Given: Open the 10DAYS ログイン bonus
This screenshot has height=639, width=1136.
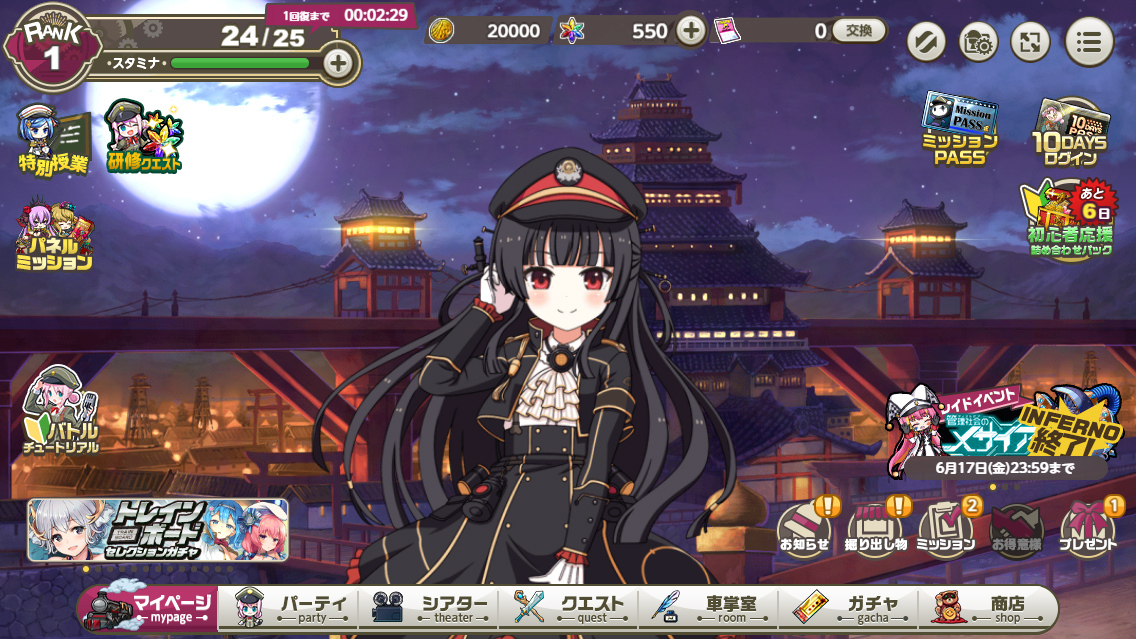Looking at the screenshot, I should tap(1070, 130).
